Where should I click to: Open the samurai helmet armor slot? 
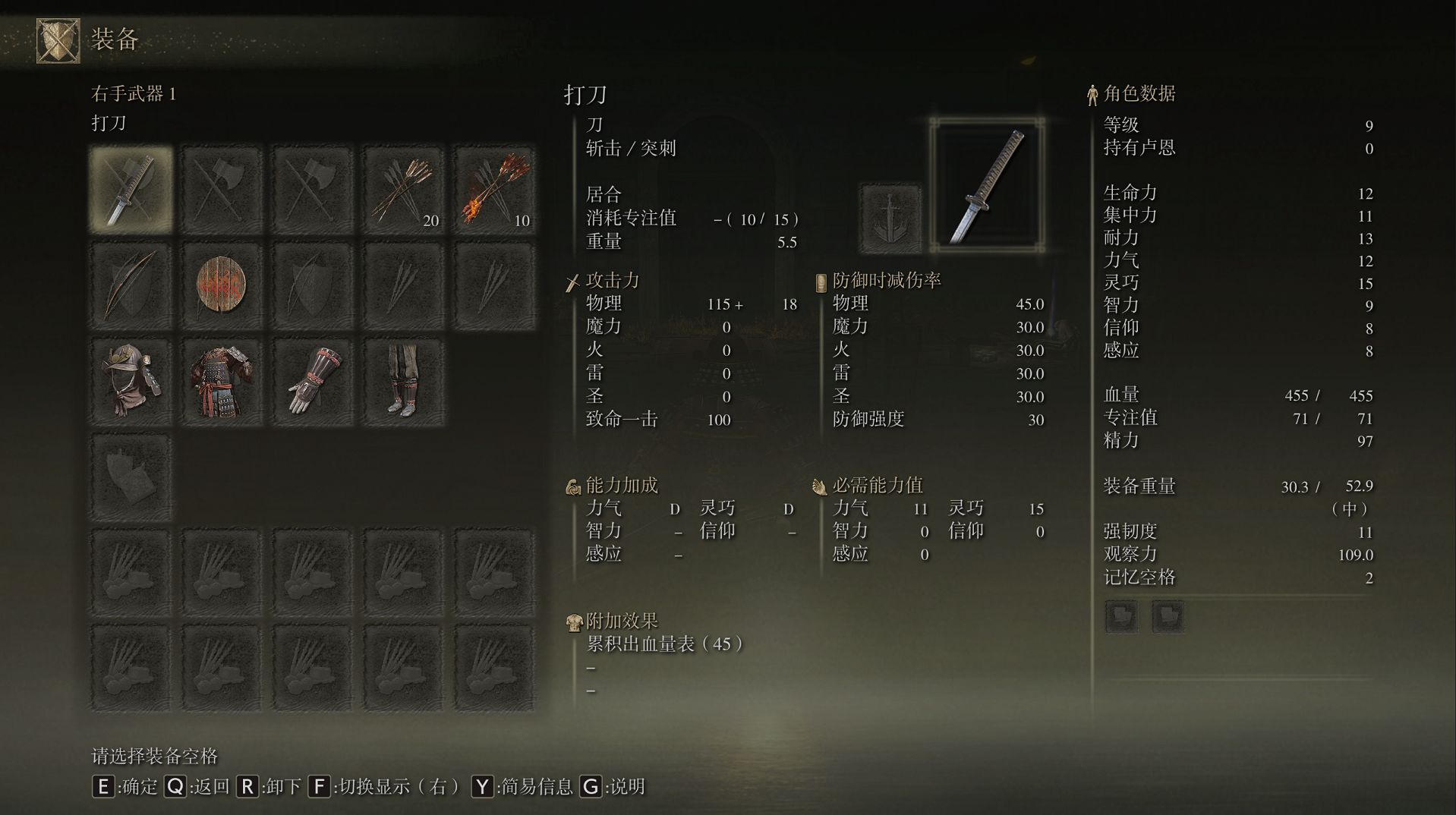(x=131, y=381)
